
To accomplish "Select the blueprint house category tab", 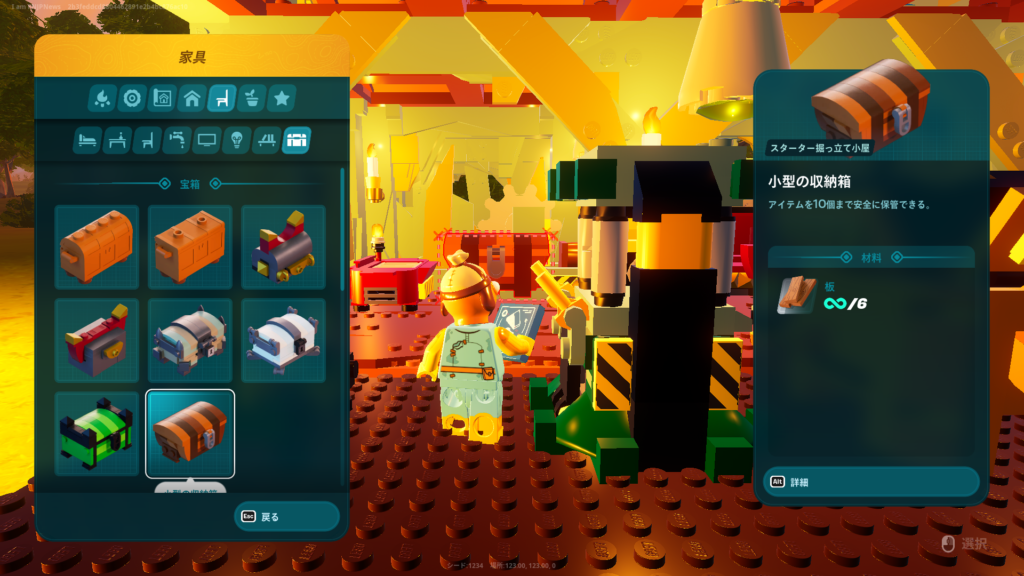I will click(x=162, y=98).
